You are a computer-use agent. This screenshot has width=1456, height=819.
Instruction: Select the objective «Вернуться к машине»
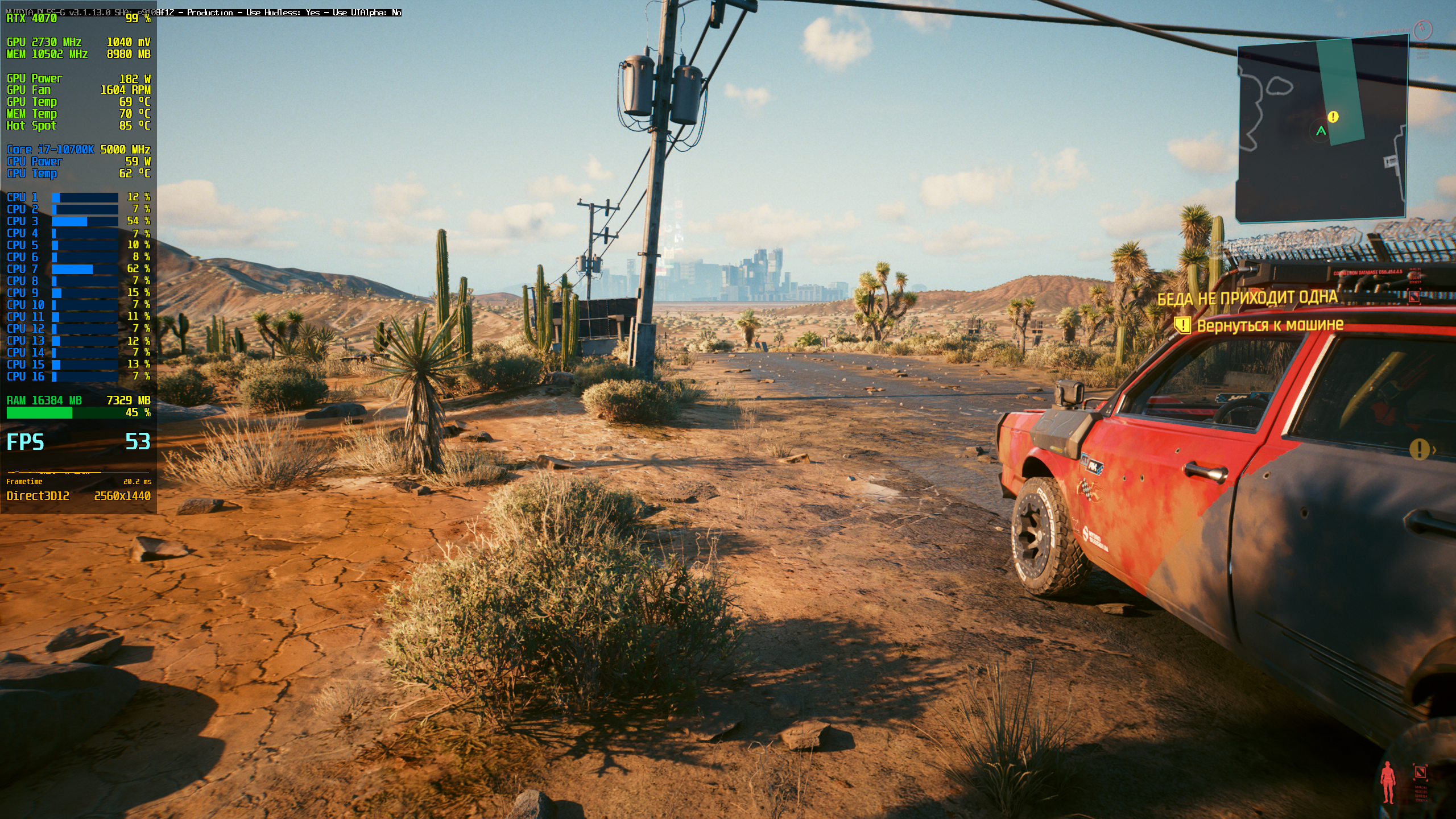coord(1269,325)
